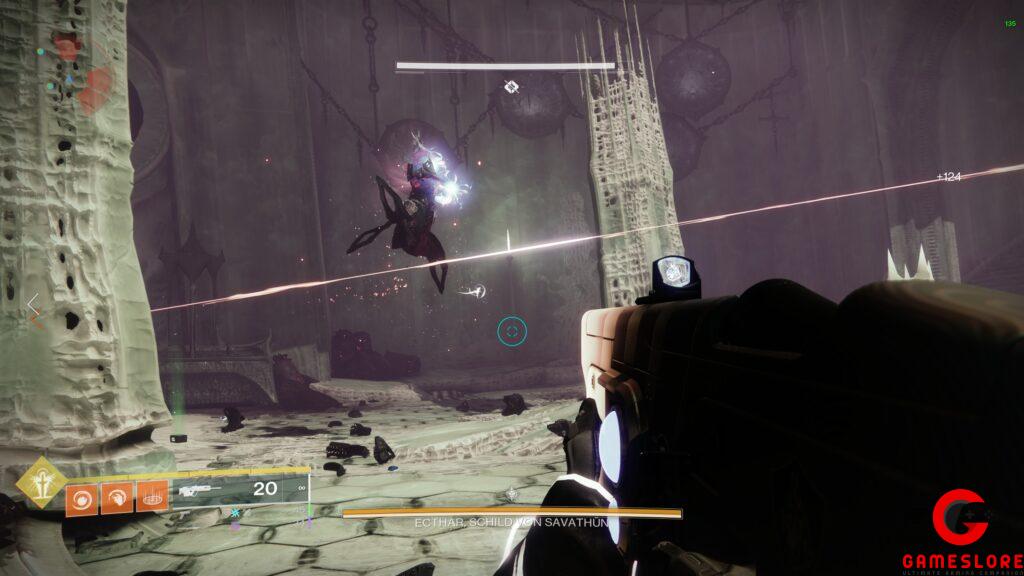The height and width of the screenshot is (576, 1024).
Task: Trigger the circular rift class ability
Action: click(x=152, y=495)
